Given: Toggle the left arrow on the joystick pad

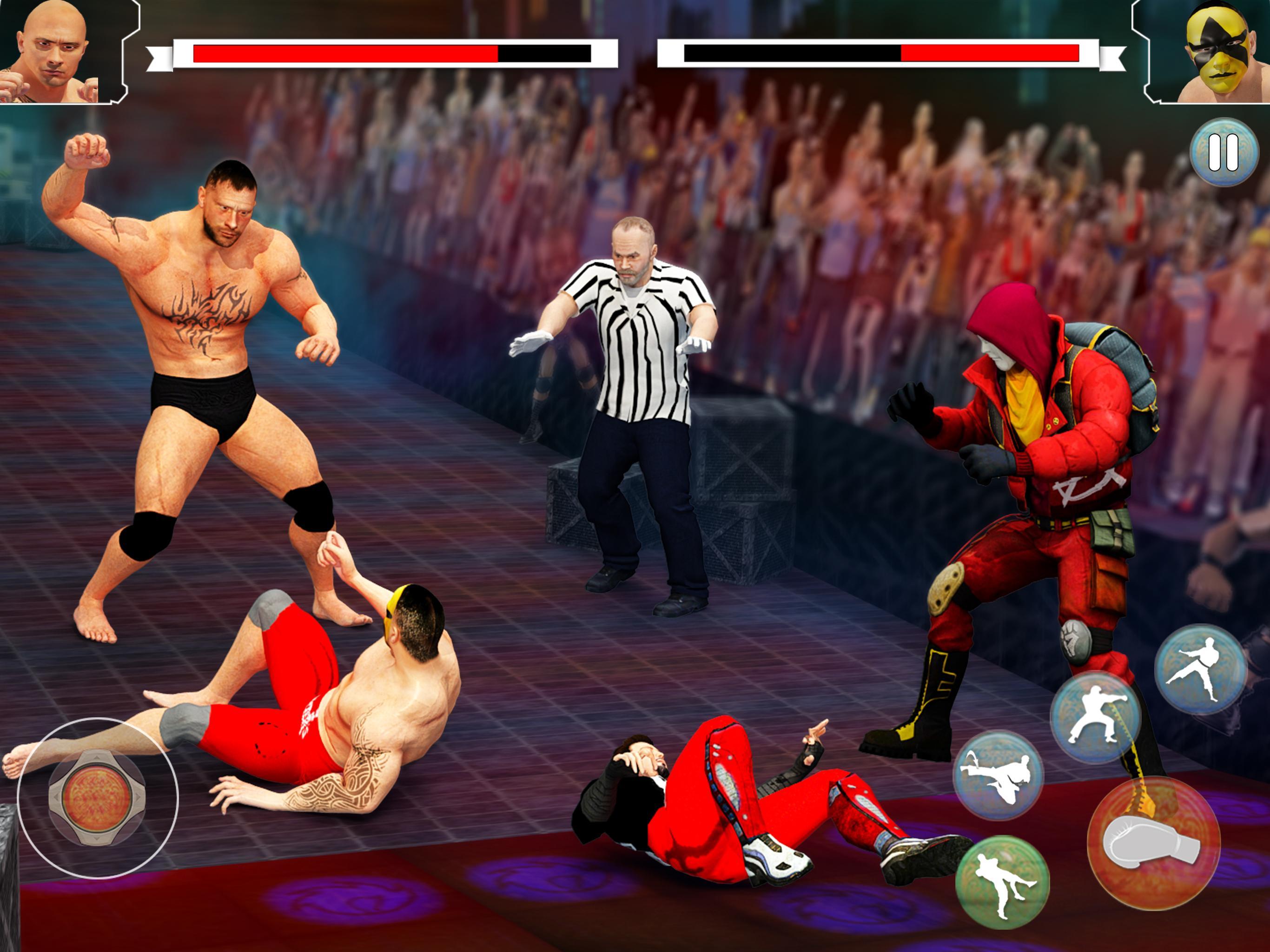Looking at the screenshot, I should (56, 798).
